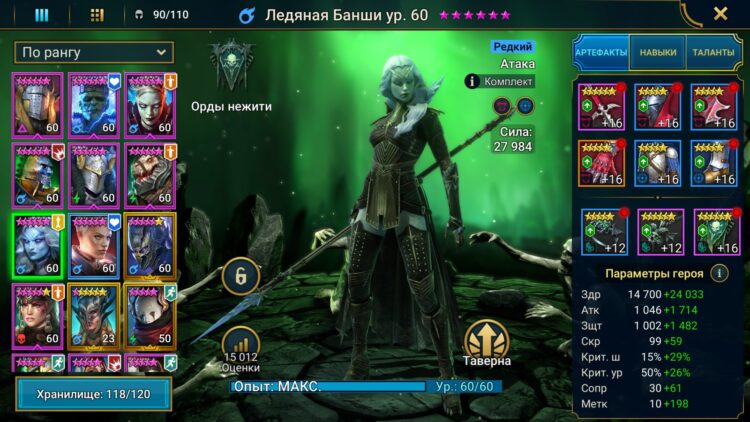Open the "По рангу" sorting dropdown

(94, 52)
